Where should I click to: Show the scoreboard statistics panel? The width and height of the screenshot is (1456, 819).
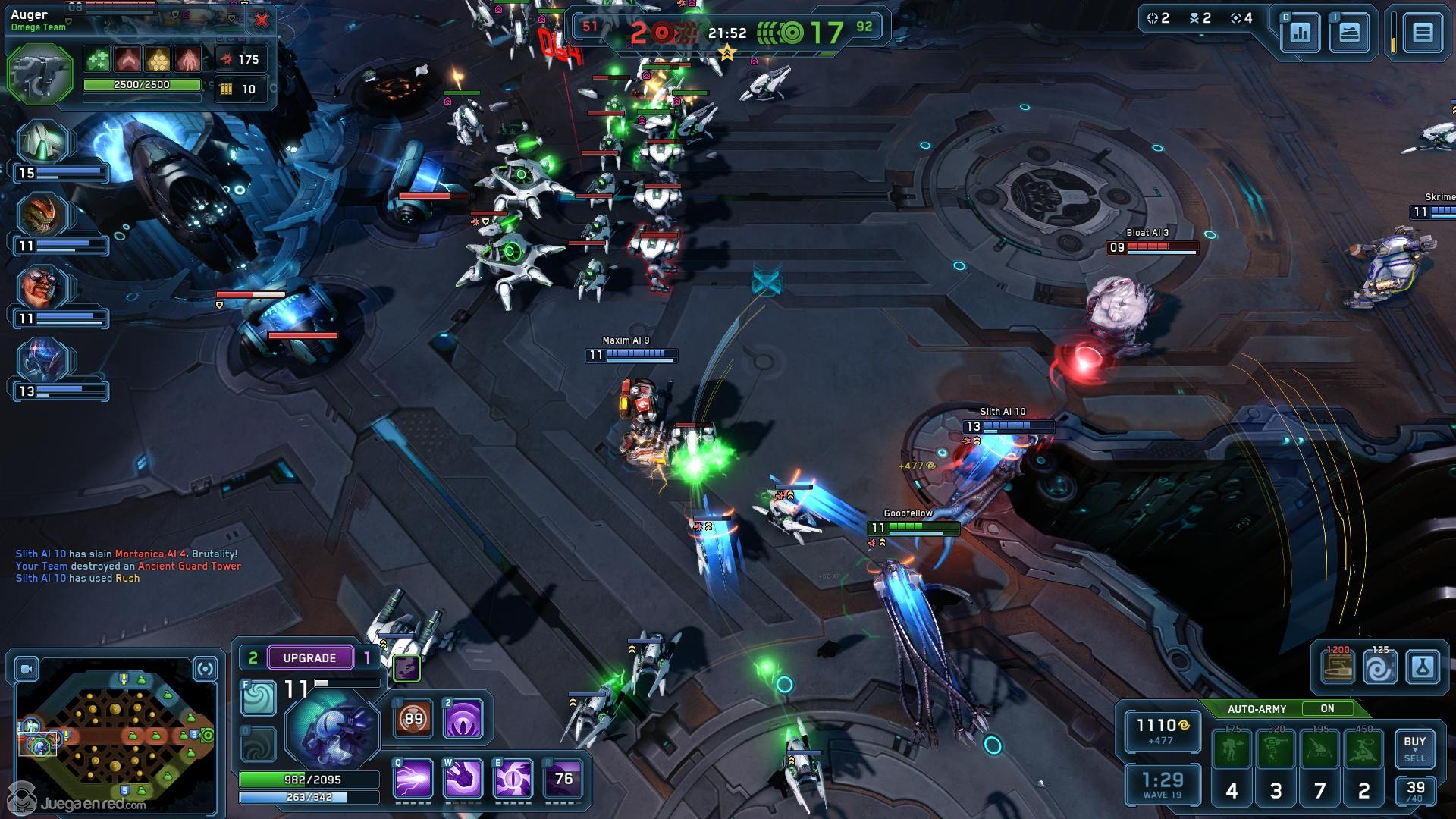(x=1300, y=33)
